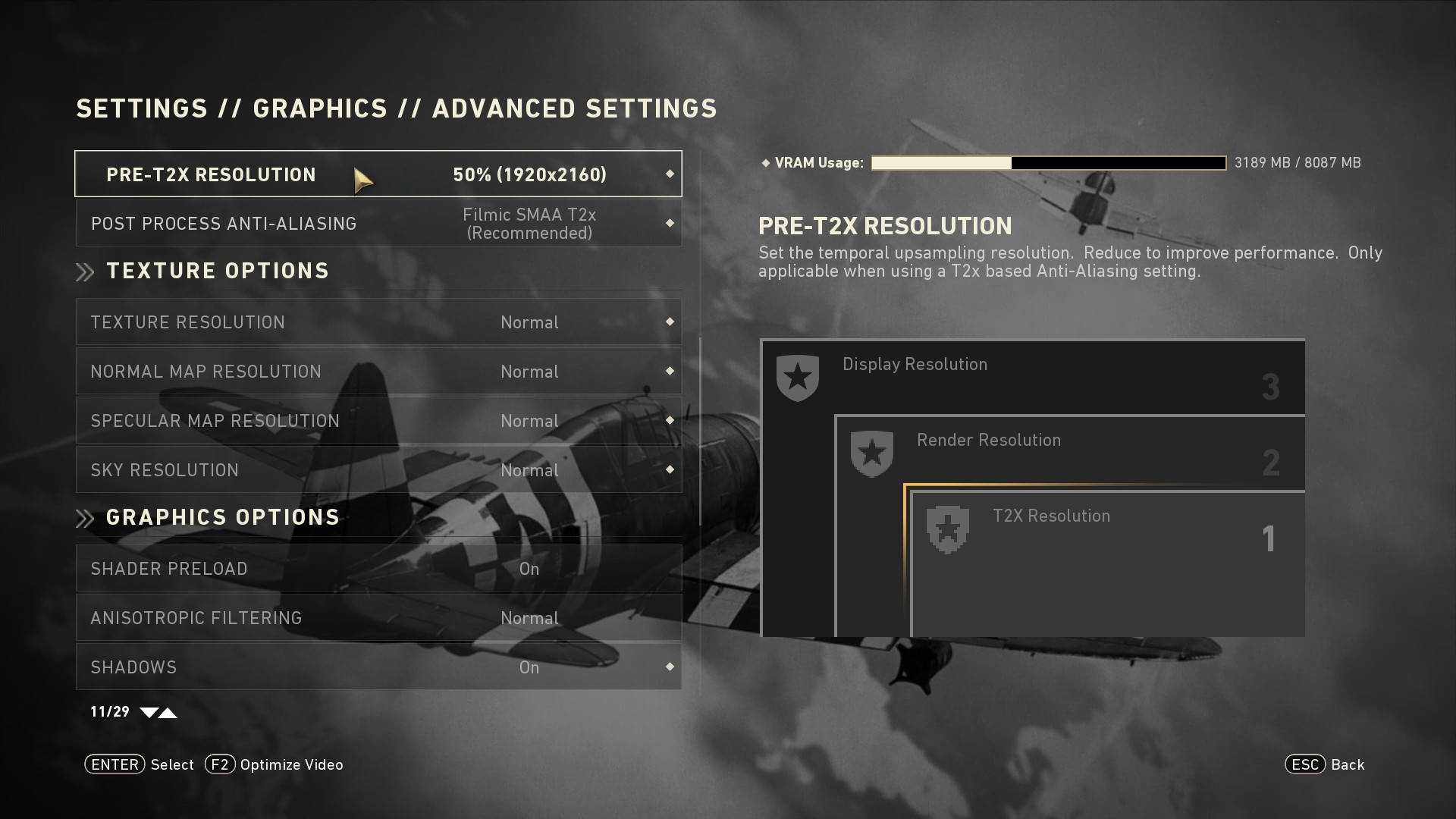
Task: Collapse the Texture Options section header
Action: coord(217,271)
